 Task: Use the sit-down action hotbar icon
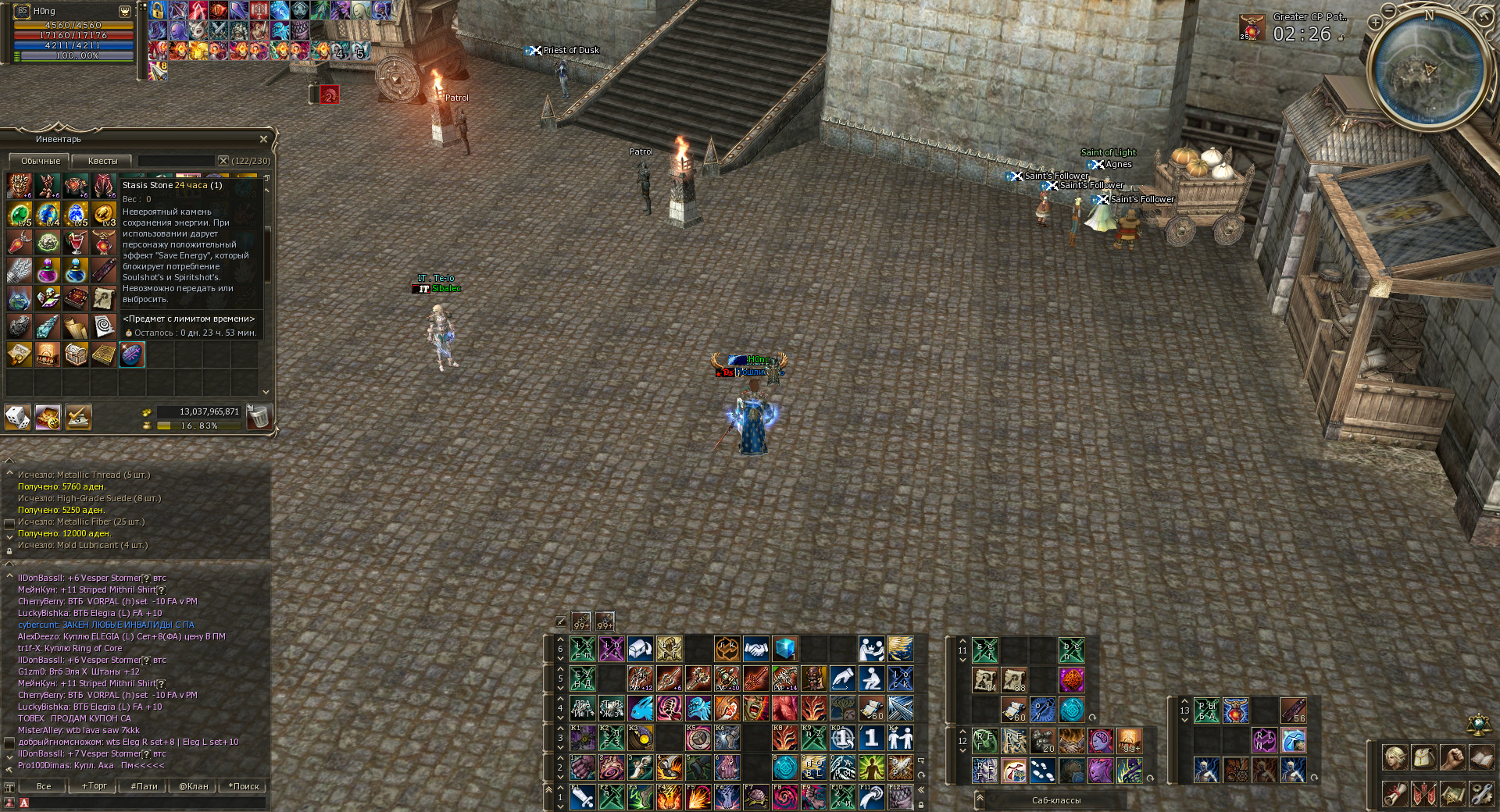[x=871, y=678]
